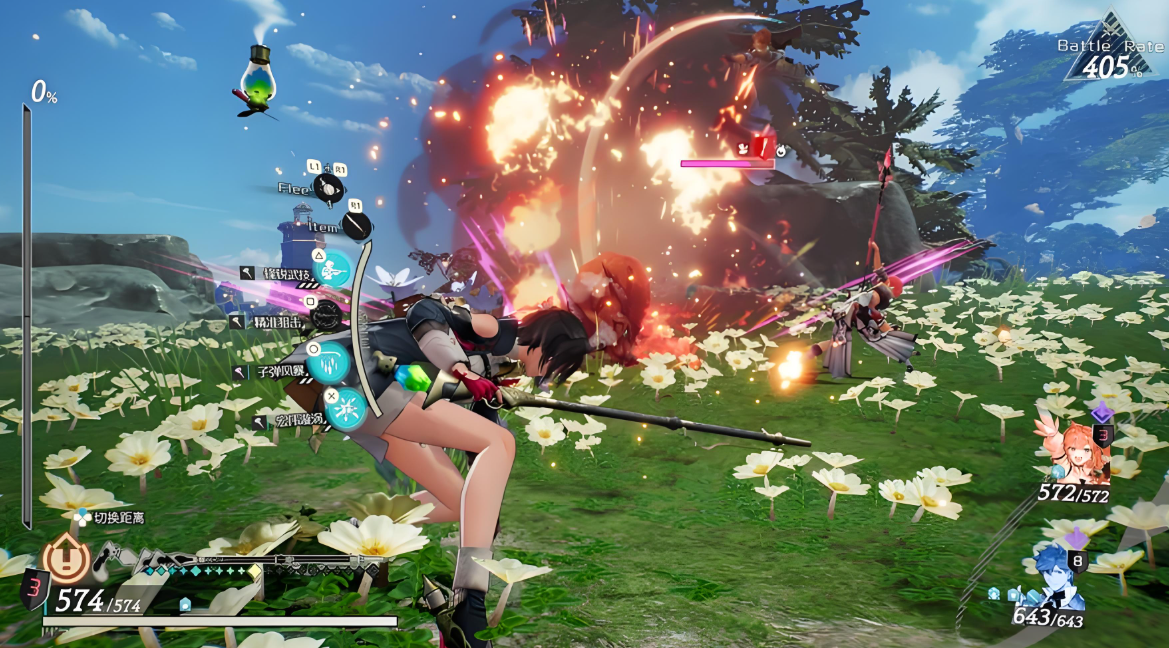The image size is (1169, 648).
Task: Open the Item command icon
Action: [x=356, y=227]
